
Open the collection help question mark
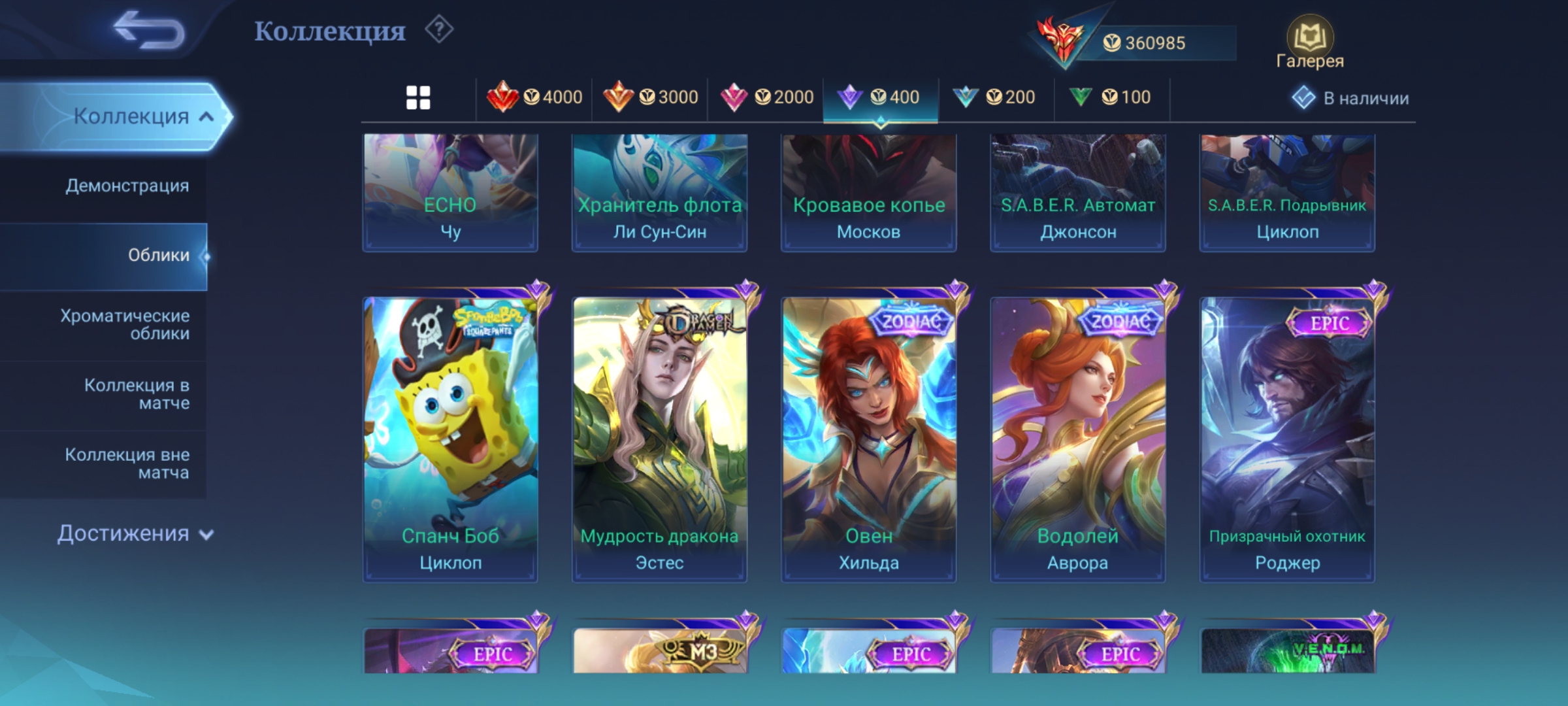point(439,30)
